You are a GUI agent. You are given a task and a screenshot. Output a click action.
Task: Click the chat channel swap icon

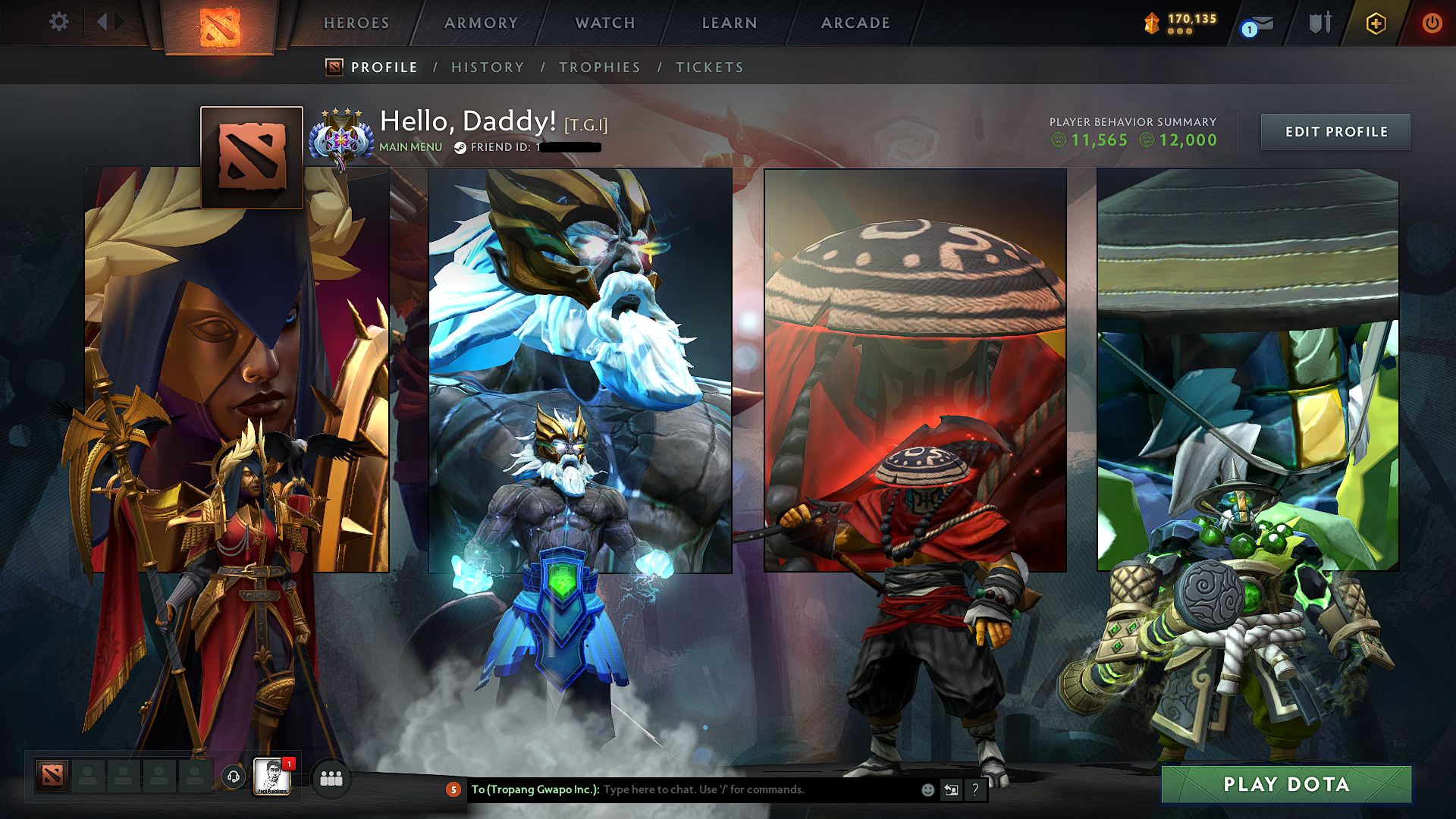pyautogui.click(x=951, y=789)
